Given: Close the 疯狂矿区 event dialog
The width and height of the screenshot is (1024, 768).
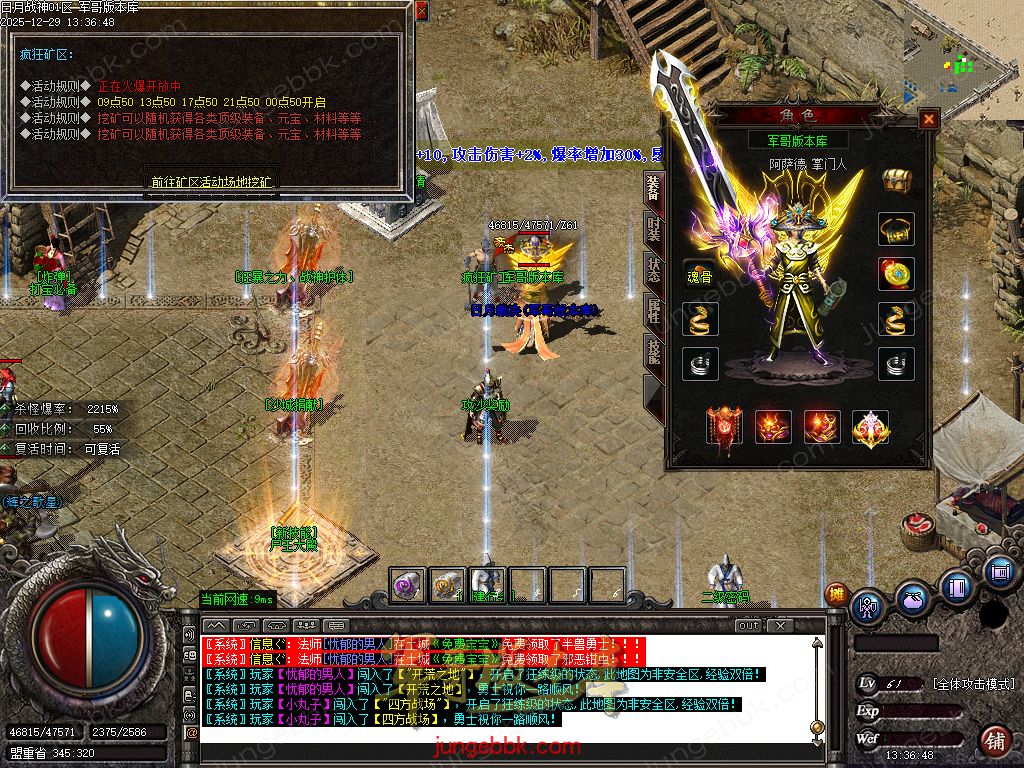Looking at the screenshot, I should click(x=421, y=11).
